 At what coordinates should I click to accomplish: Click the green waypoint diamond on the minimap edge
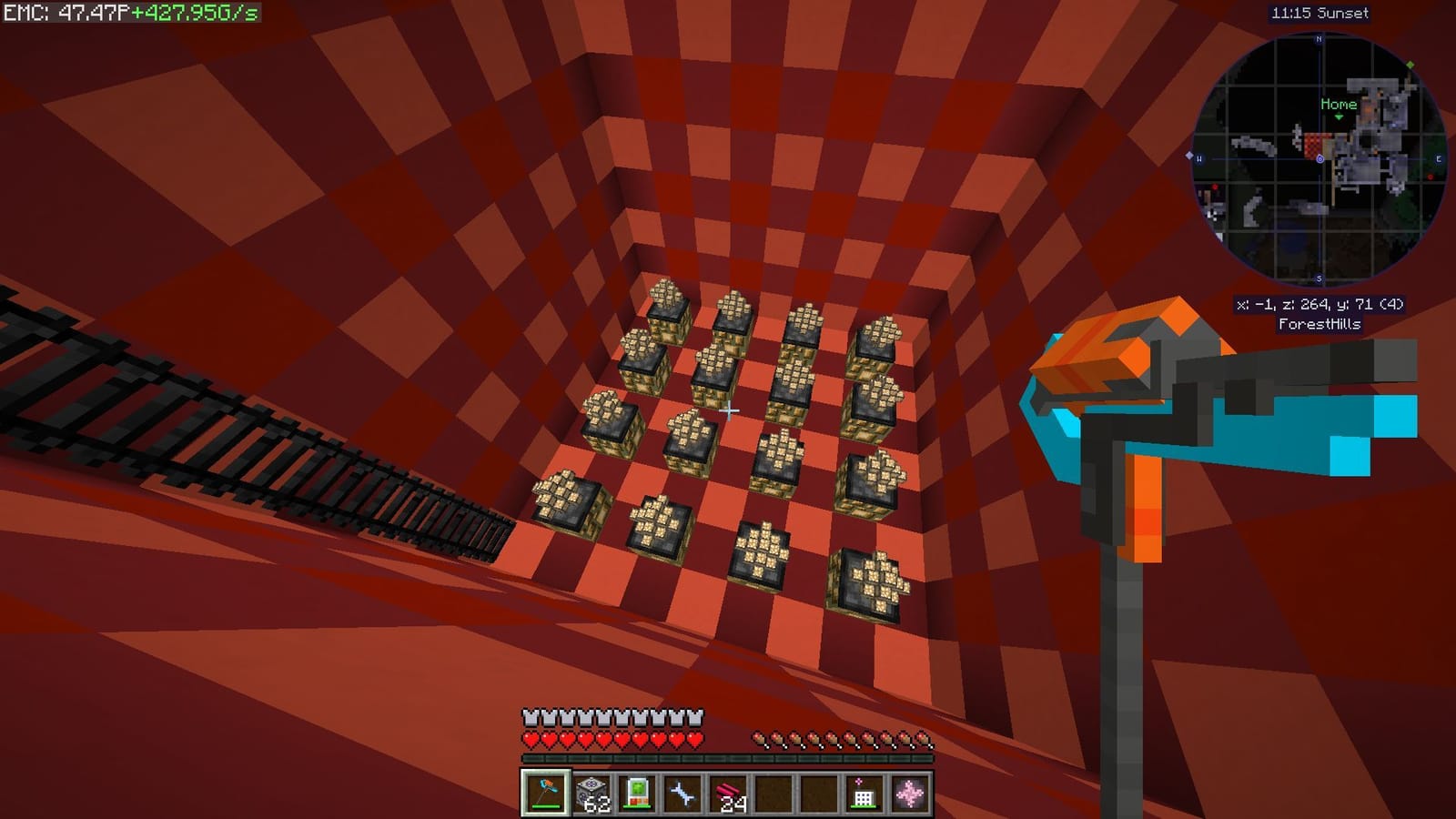[x=1410, y=64]
